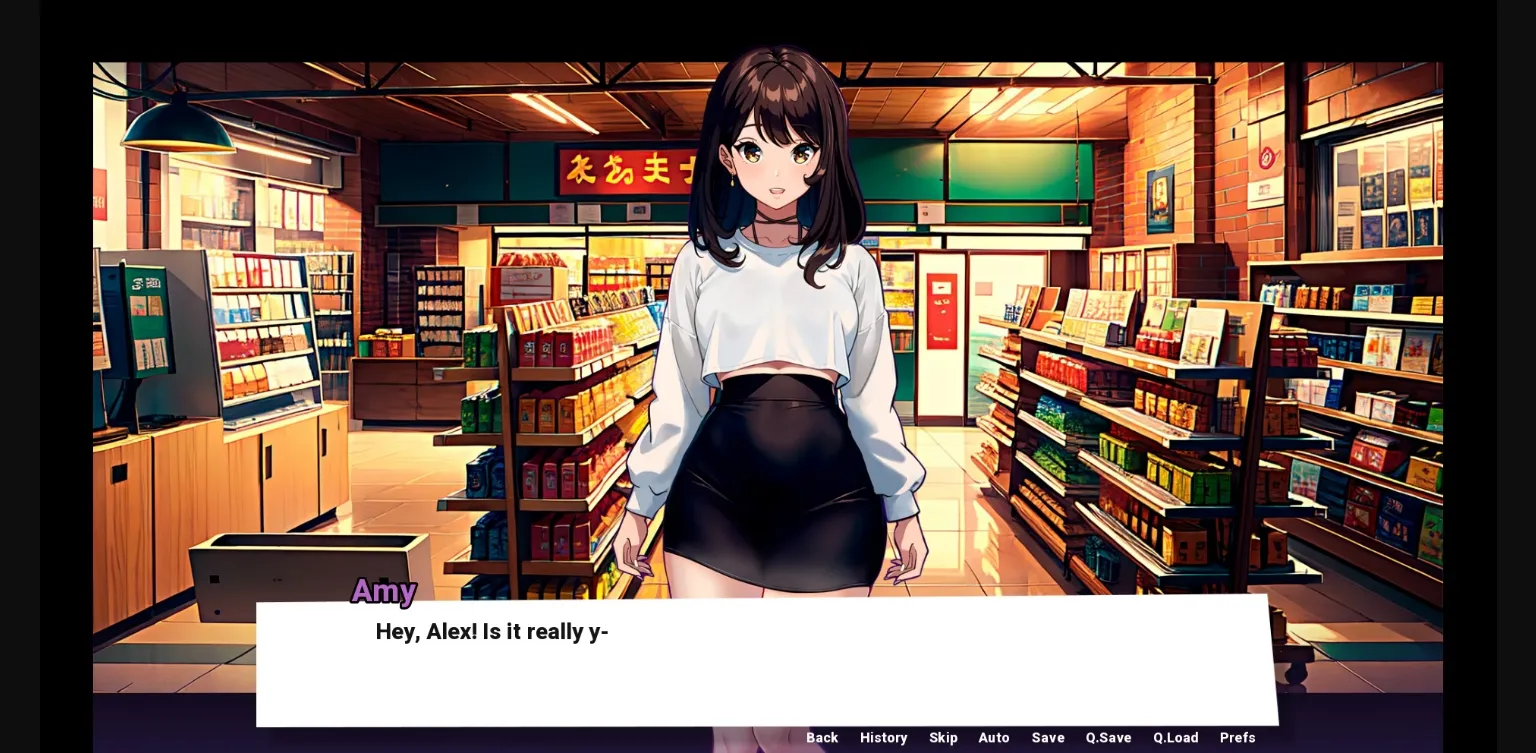
Task: Toggle Auto-forward reading mode
Action: (x=994, y=738)
